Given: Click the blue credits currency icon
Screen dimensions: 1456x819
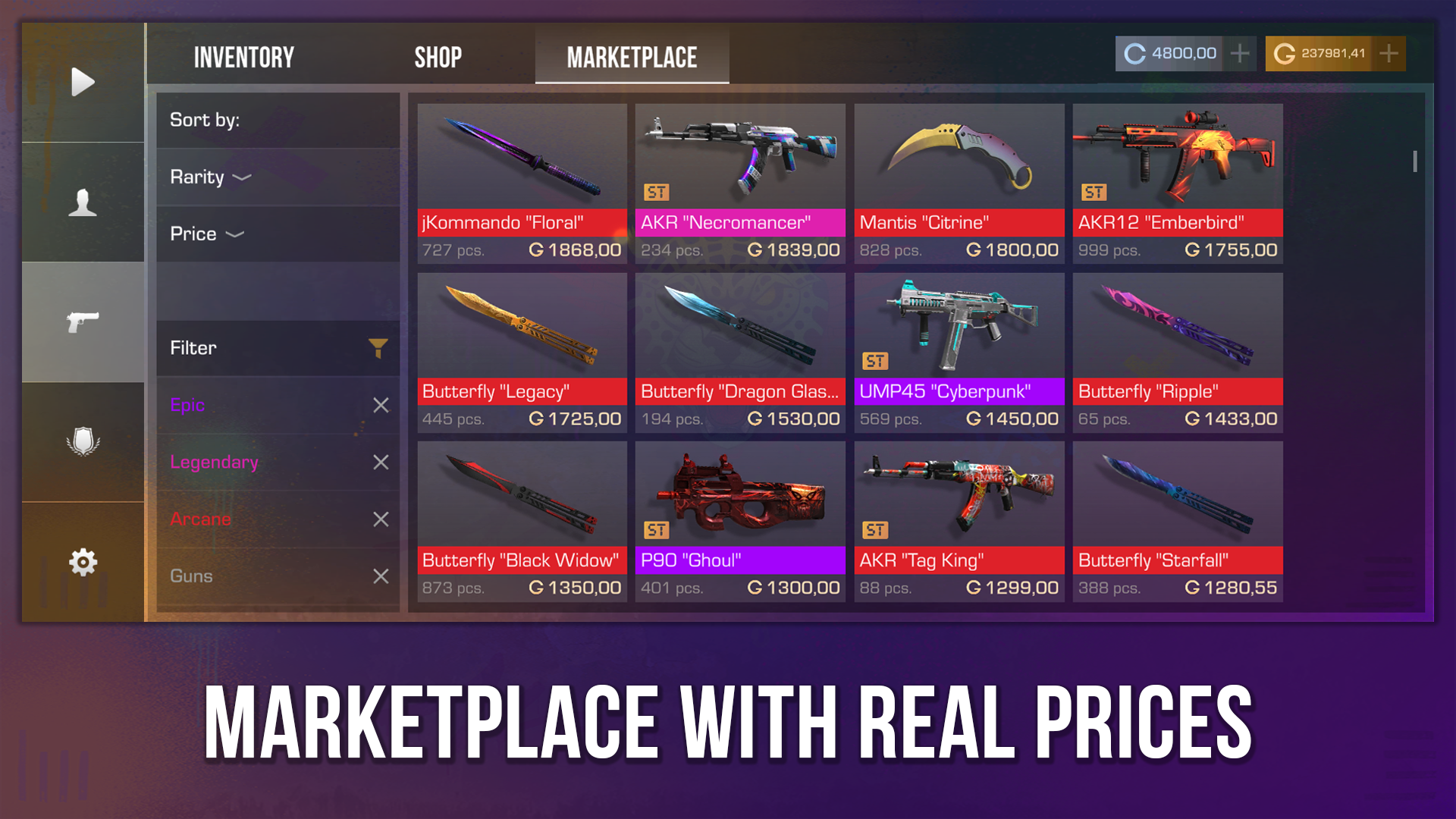Looking at the screenshot, I should 1134,53.
